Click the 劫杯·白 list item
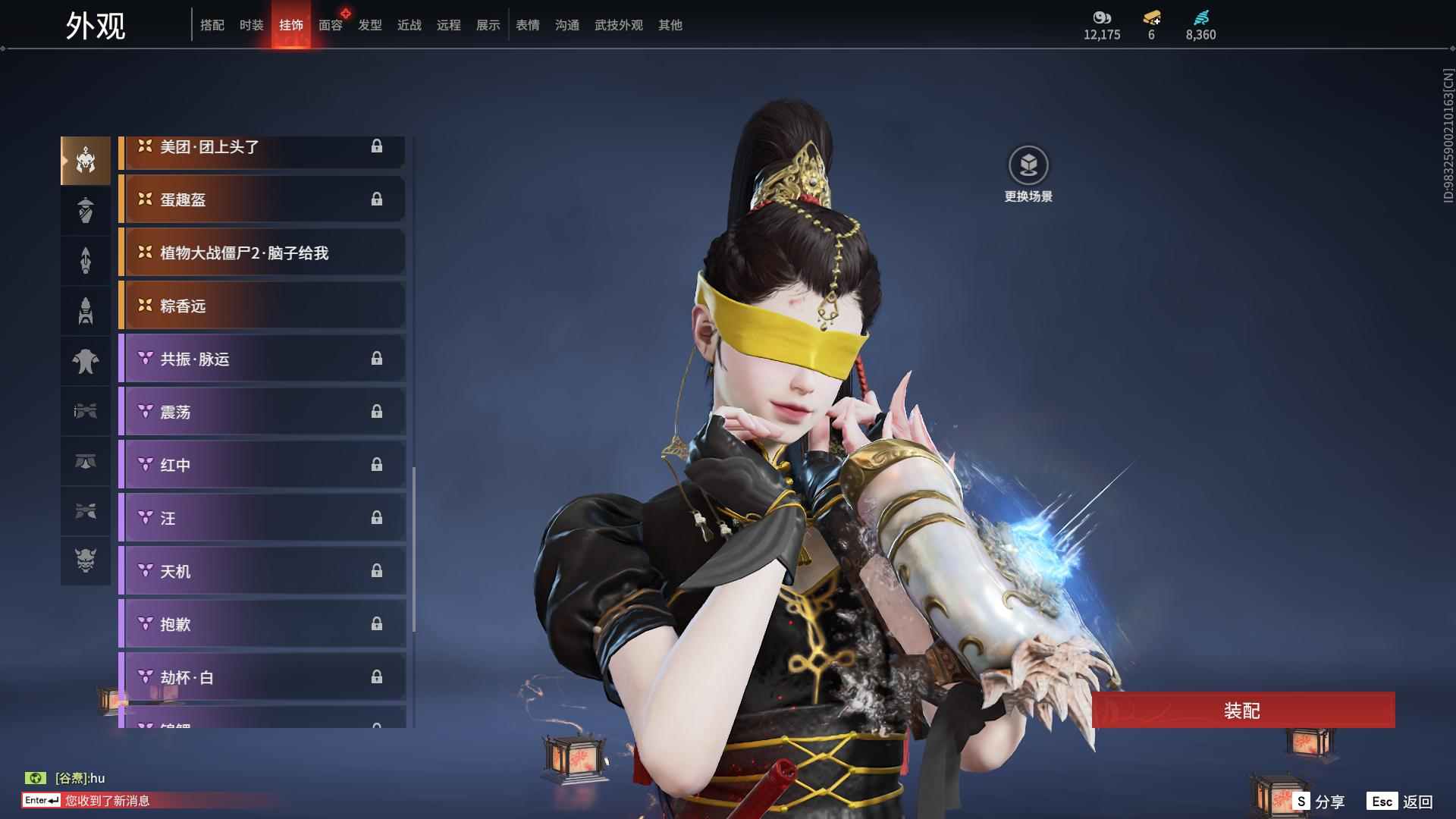Screen dimensions: 1456x819 point(262,677)
